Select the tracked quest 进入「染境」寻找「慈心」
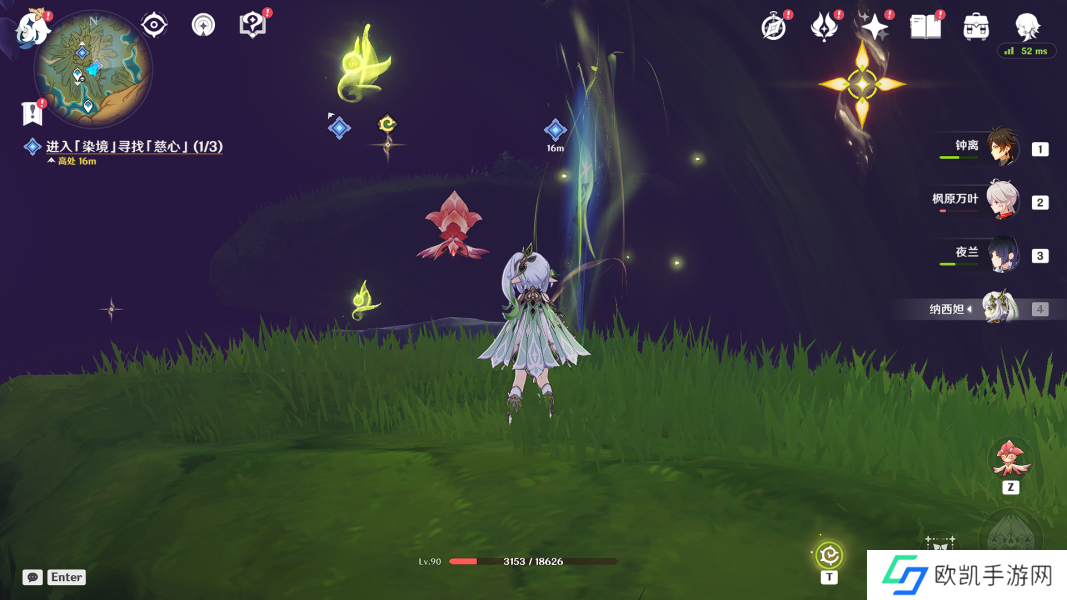Viewport: 1067px width, 600px height. point(133,147)
